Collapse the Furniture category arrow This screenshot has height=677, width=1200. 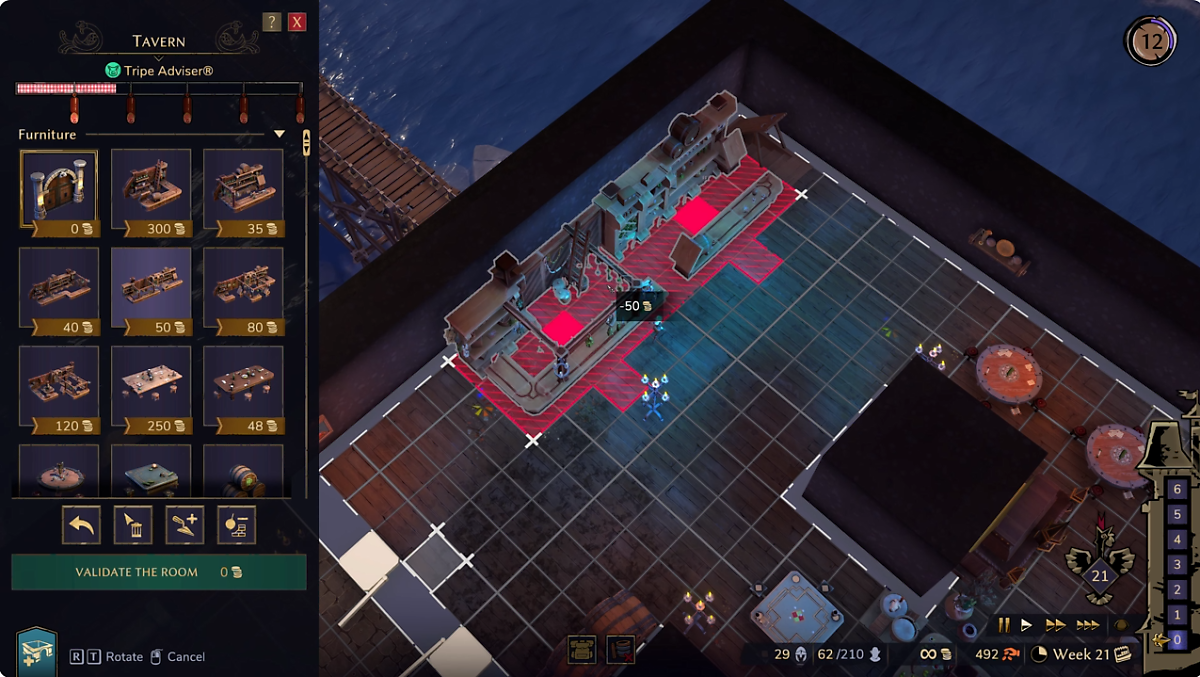pos(280,134)
